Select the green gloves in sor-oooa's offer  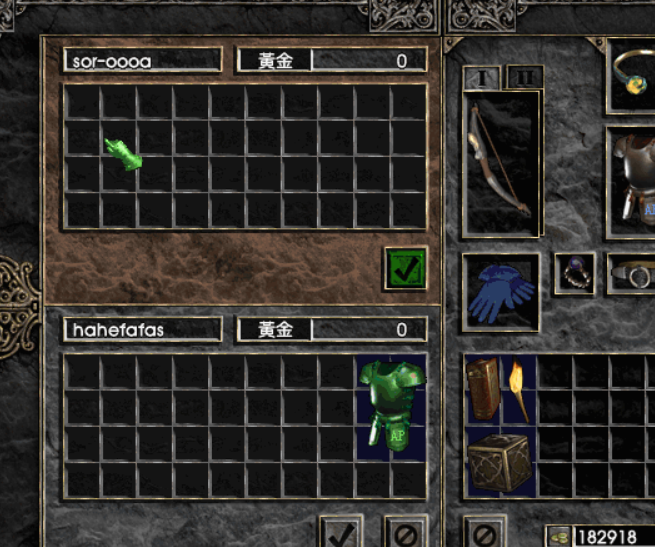[x=124, y=155]
